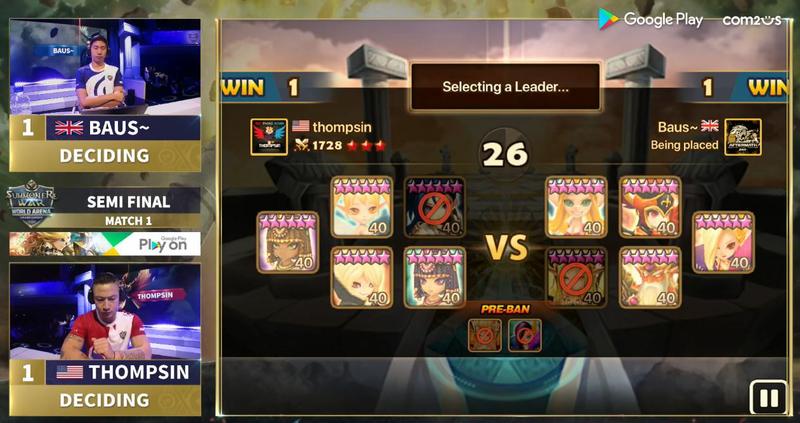Open thompsin's guild emblem

click(x=268, y=137)
